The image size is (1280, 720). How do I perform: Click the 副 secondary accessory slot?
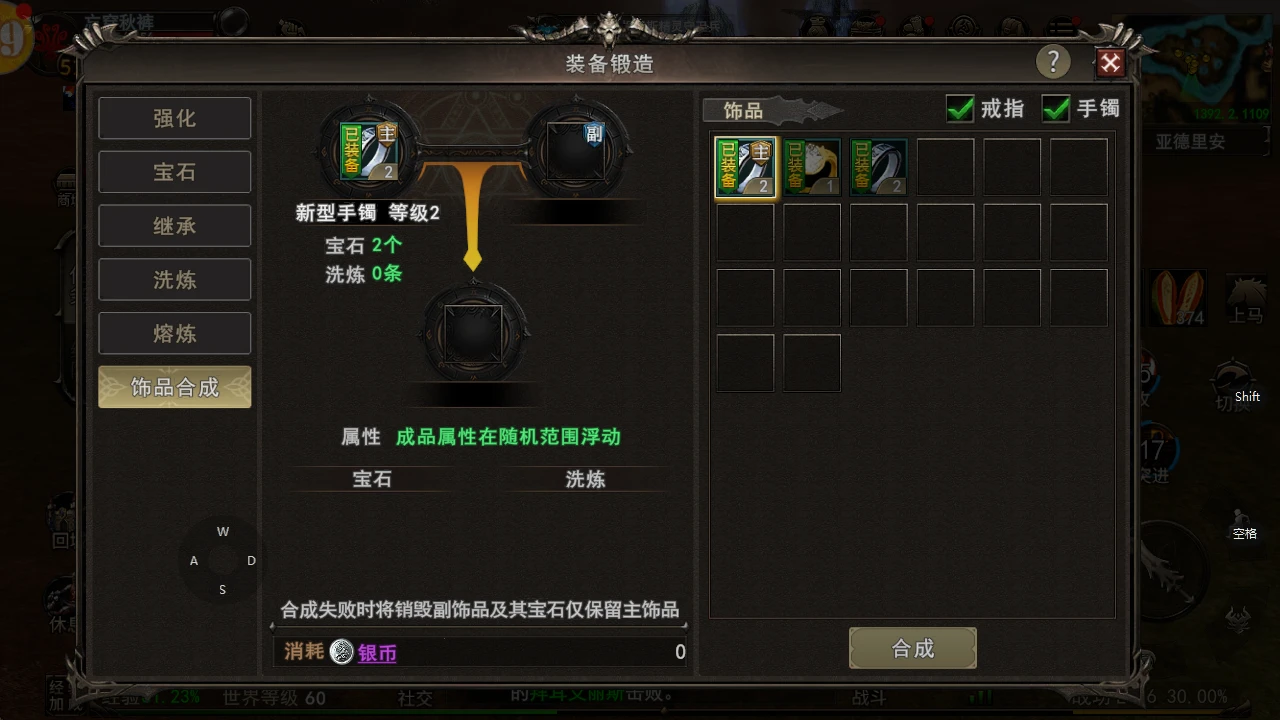[x=578, y=149]
